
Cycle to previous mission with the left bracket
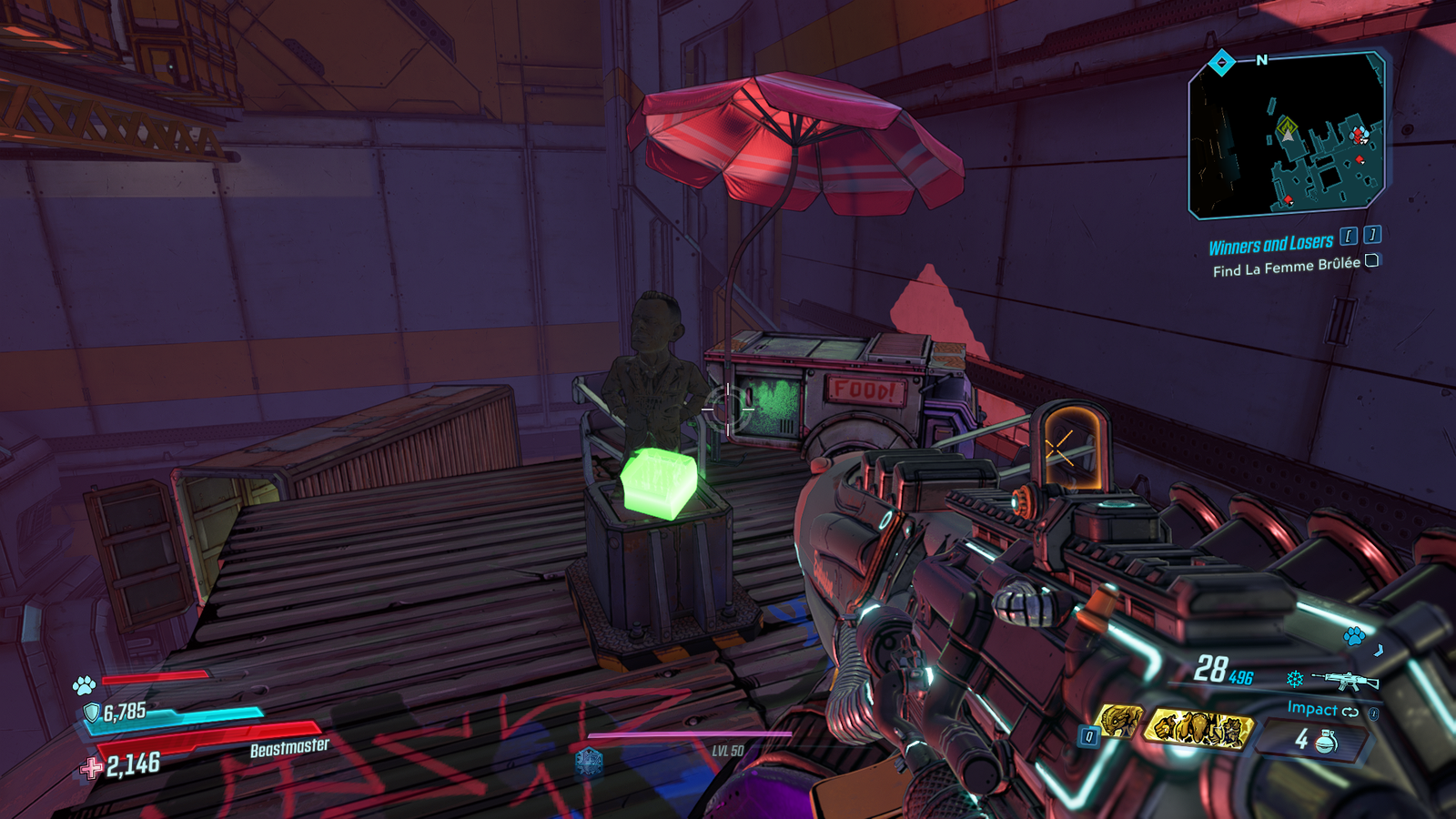coord(1348,234)
